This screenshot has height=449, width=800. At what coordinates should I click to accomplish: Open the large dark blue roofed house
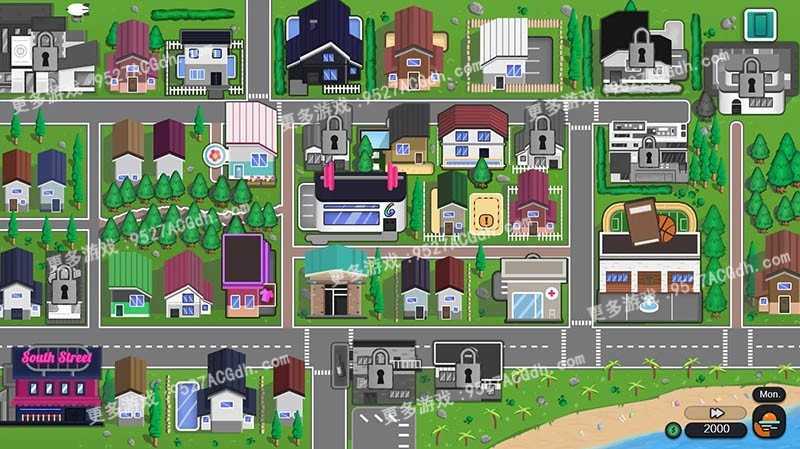(x=324, y=47)
